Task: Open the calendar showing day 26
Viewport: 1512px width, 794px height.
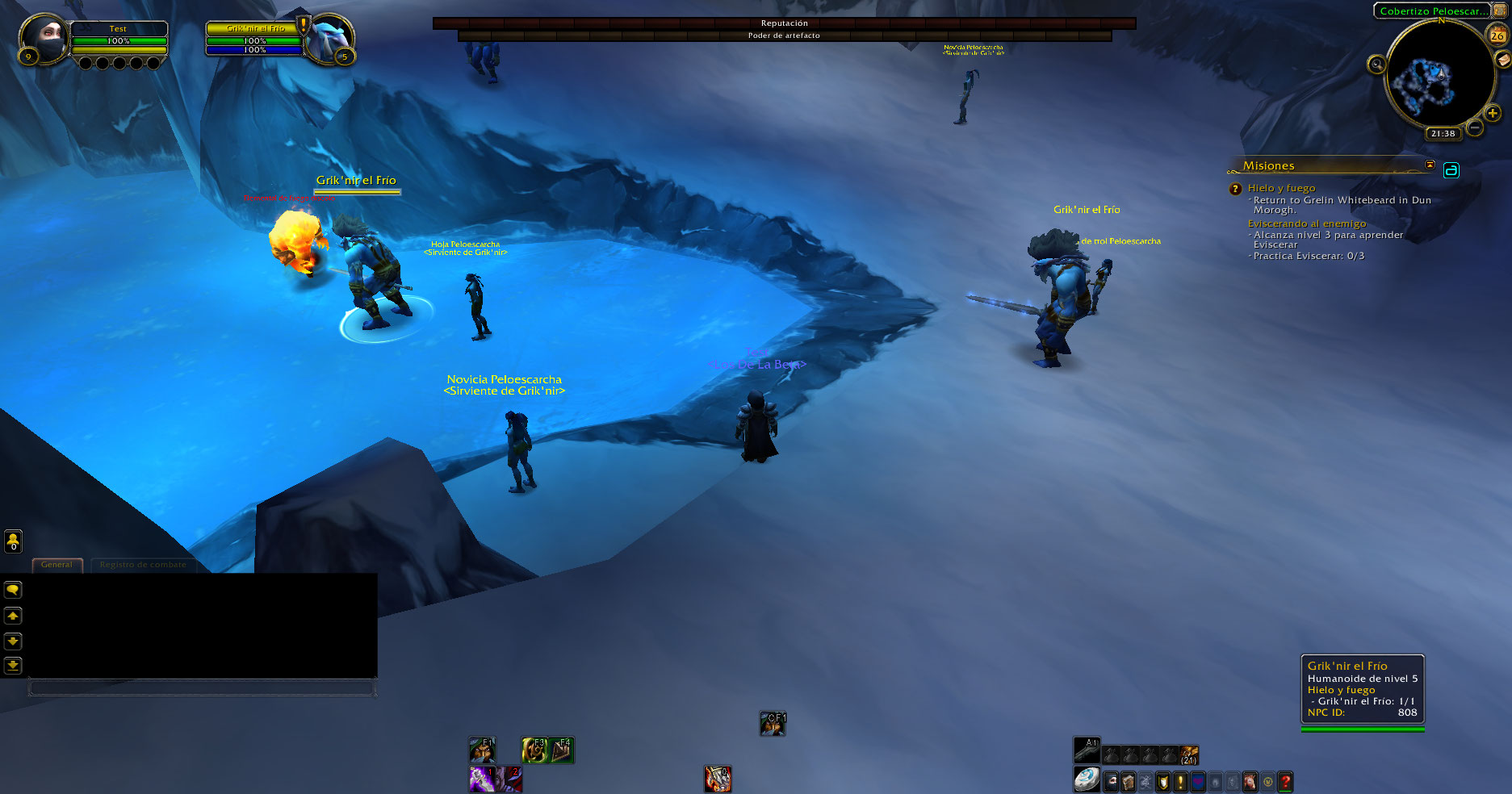Action: [1497, 36]
